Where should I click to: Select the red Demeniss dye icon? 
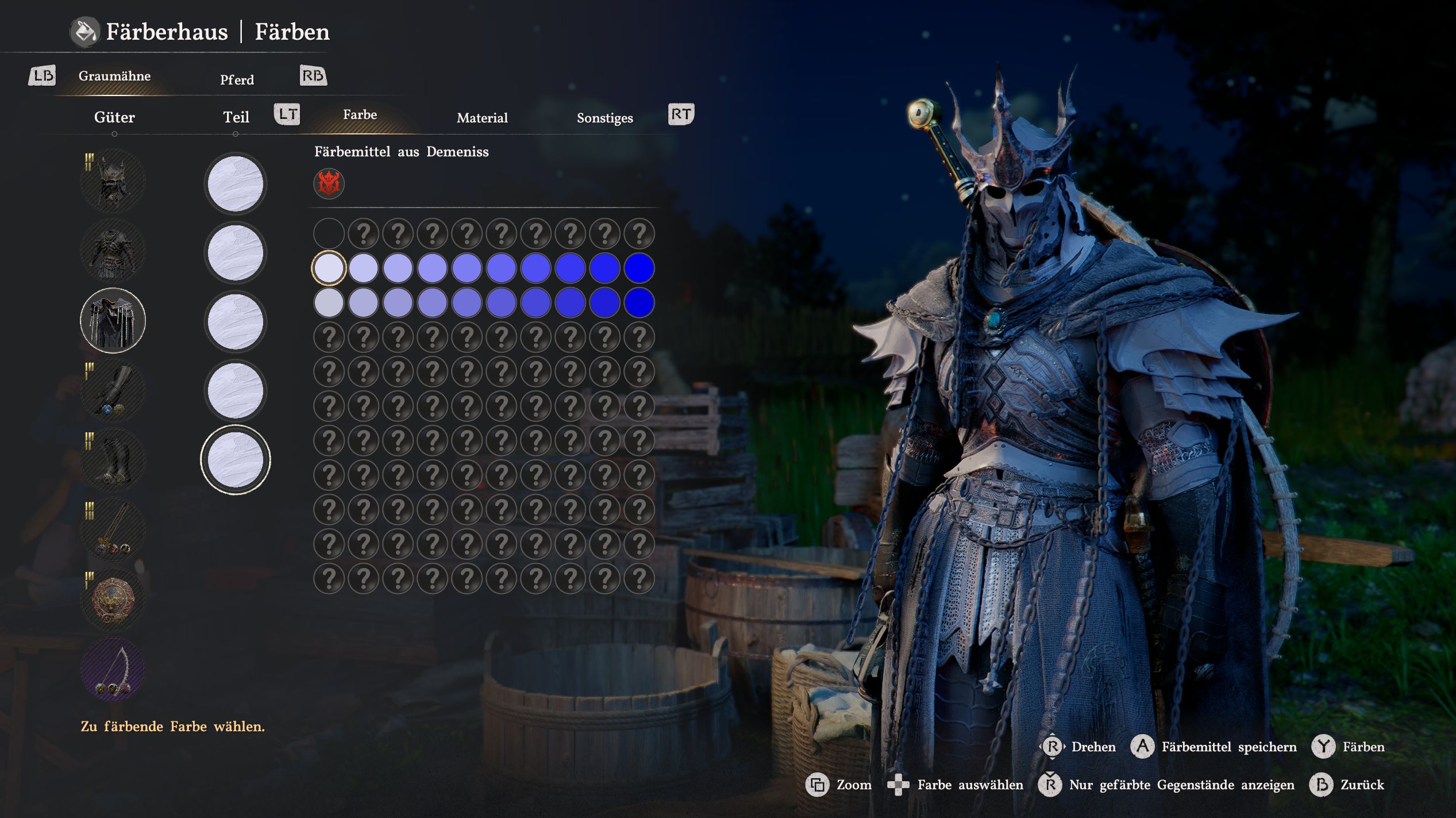point(329,183)
